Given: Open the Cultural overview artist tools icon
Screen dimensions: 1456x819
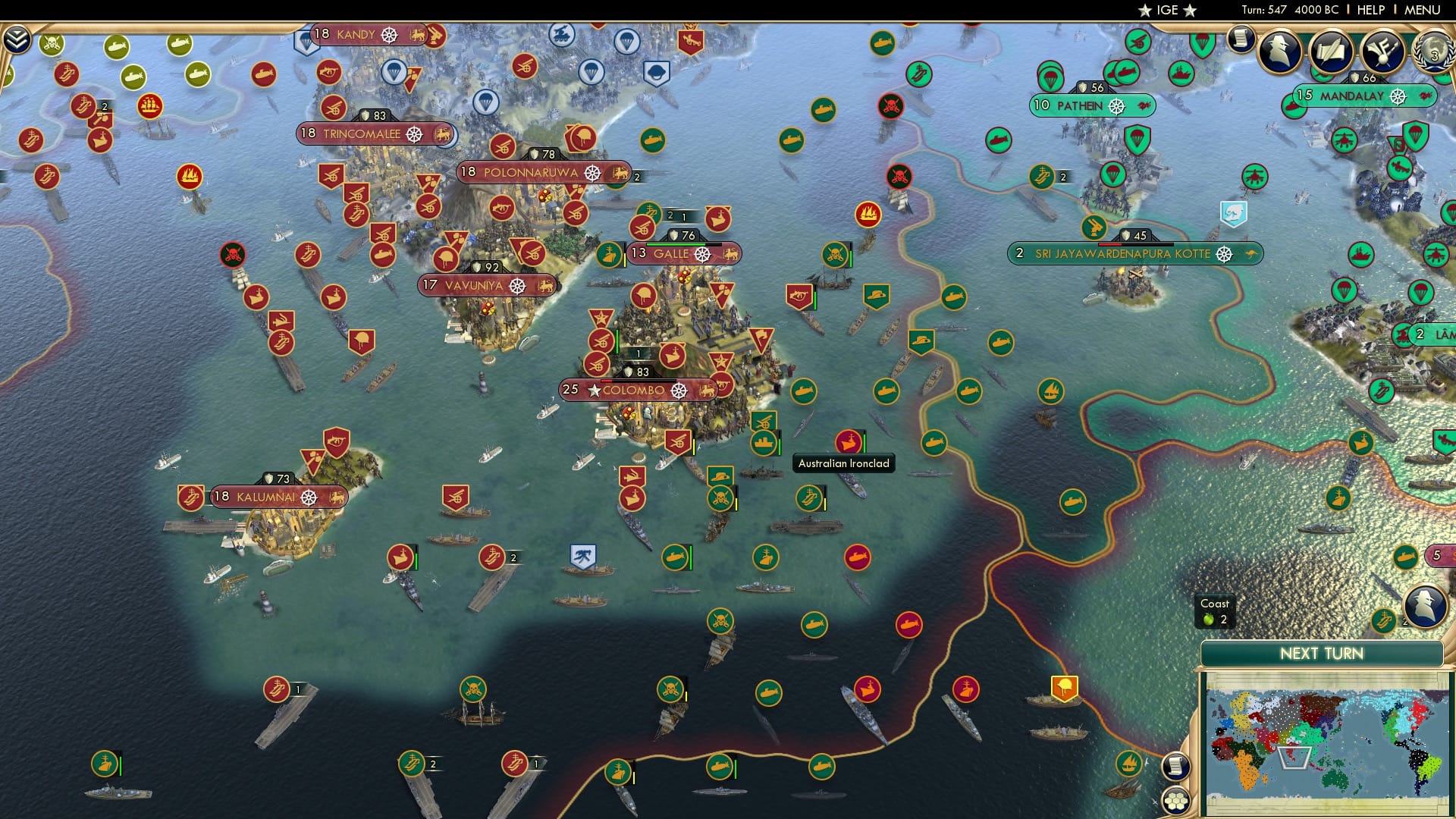Looking at the screenshot, I should tap(1383, 52).
